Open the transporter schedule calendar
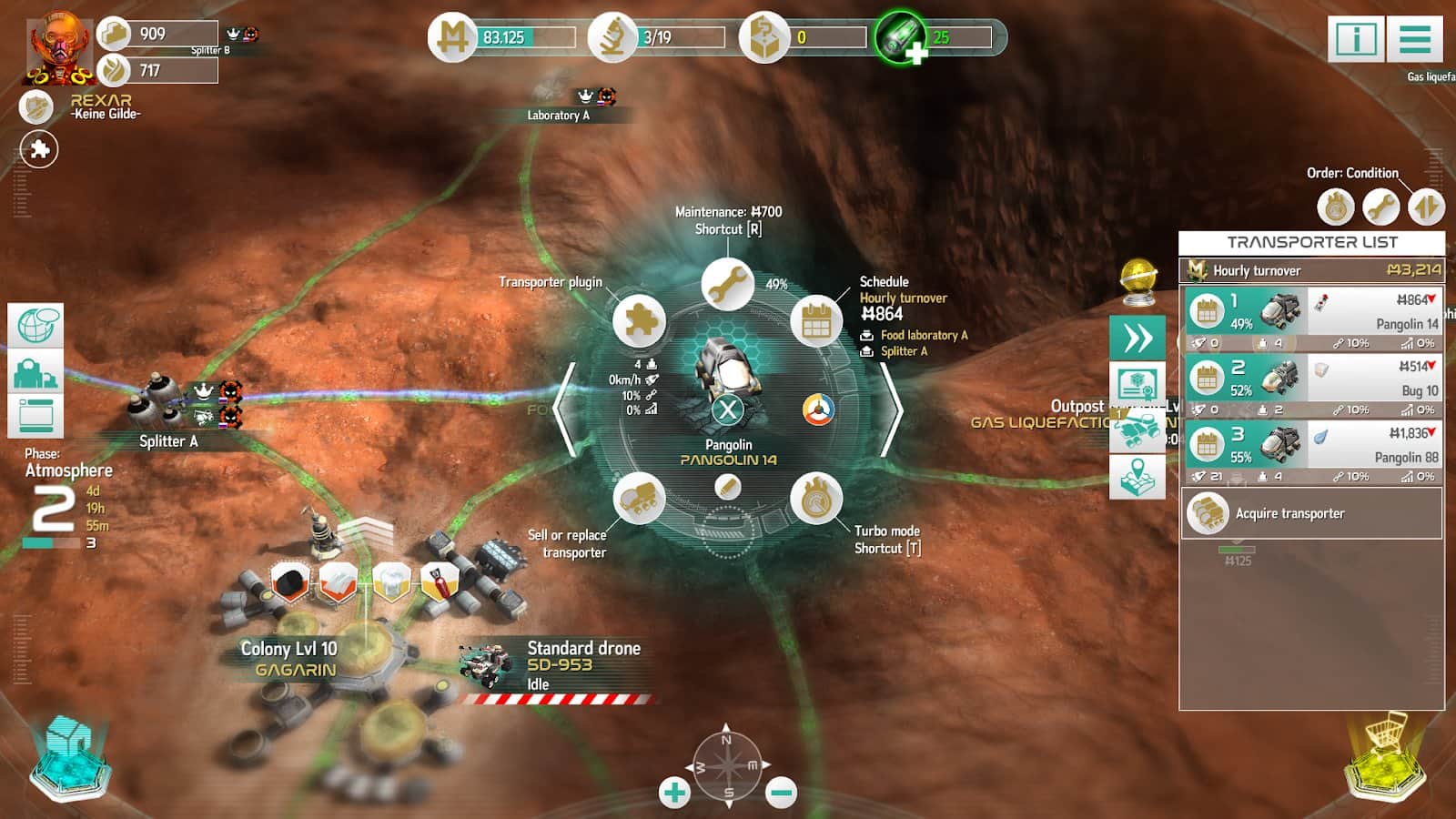The image size is (1456, 819). (816, 322)
